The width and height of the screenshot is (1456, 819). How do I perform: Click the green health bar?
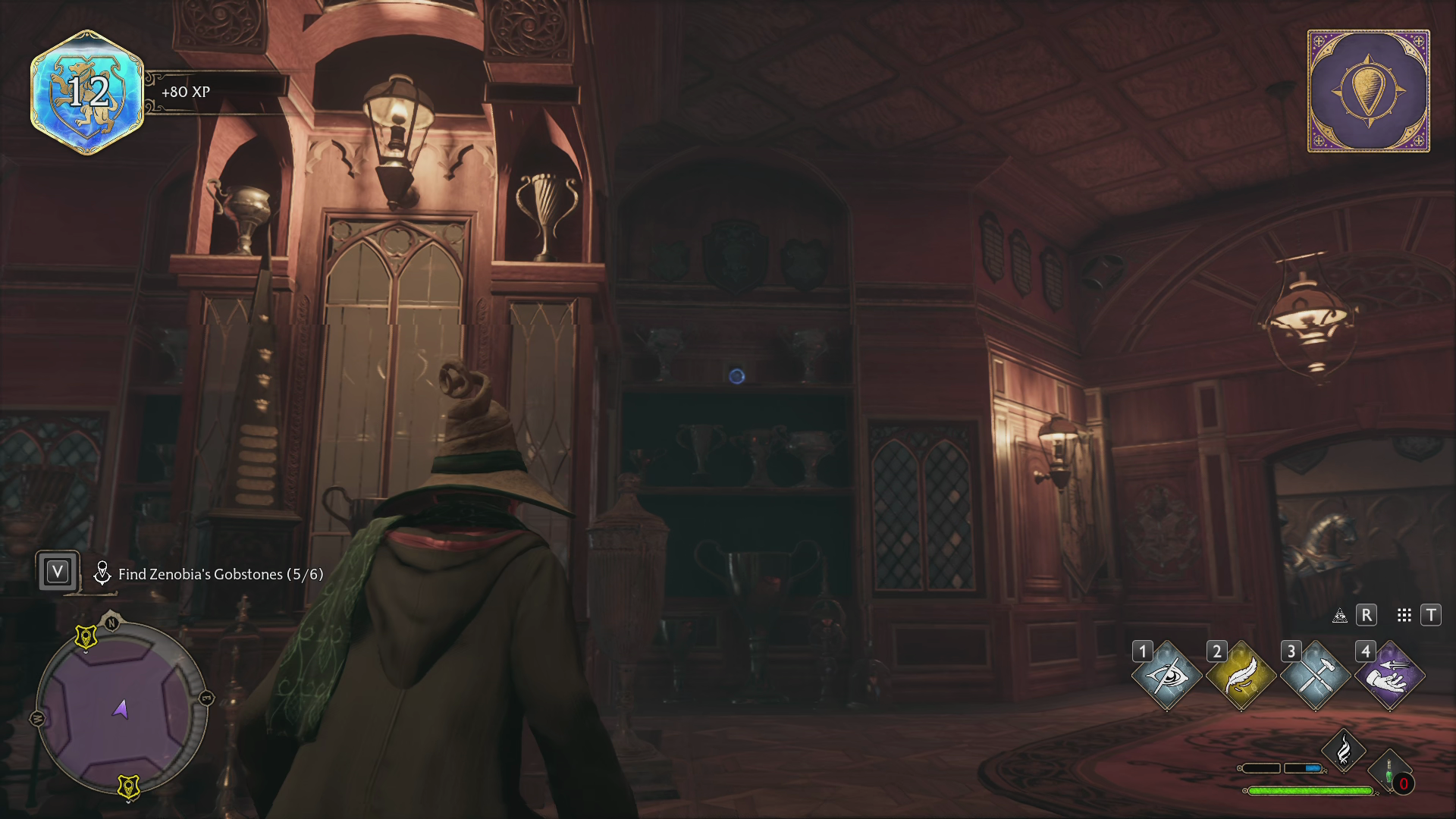(x=1310, y=789)
